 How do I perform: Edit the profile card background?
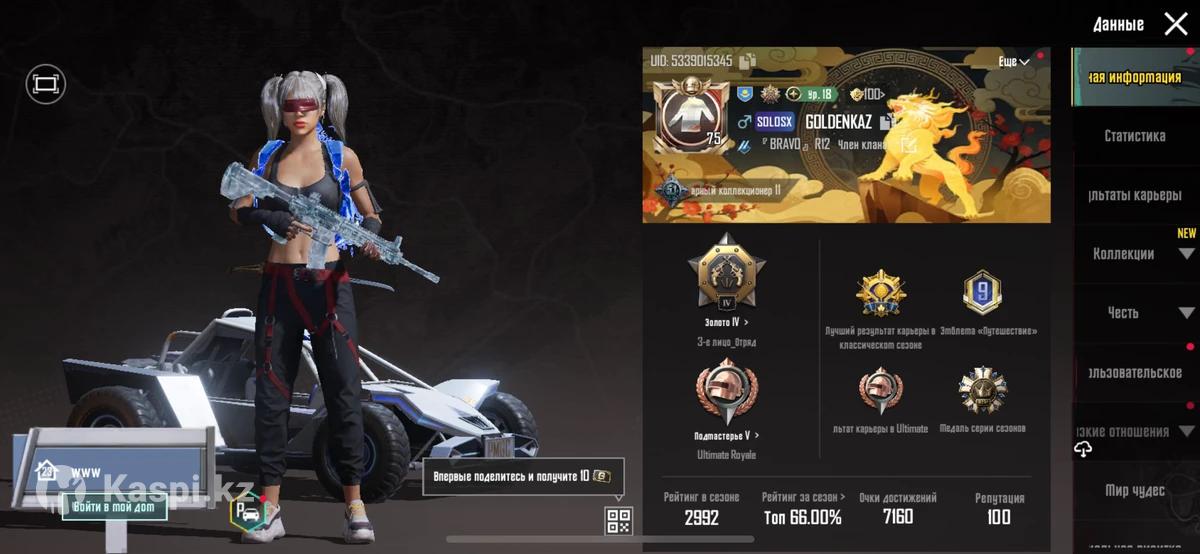909,145
